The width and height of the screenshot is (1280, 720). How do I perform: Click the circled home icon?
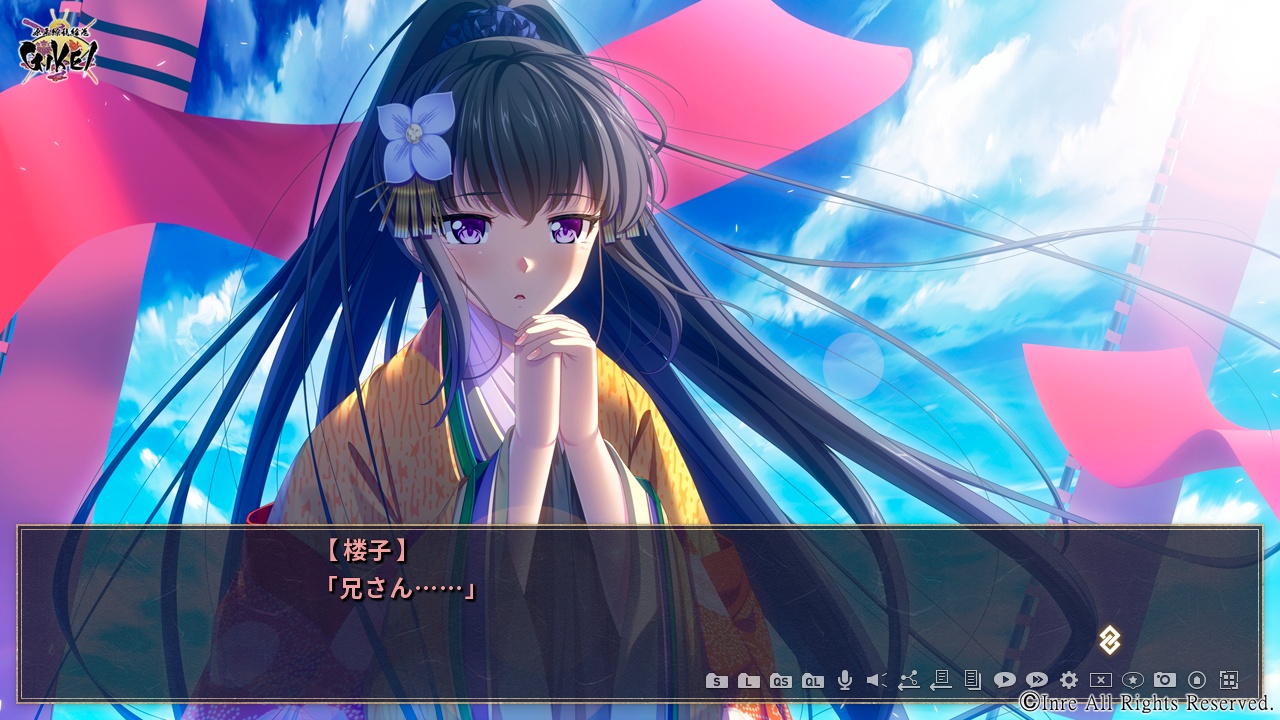(1197, 681)
